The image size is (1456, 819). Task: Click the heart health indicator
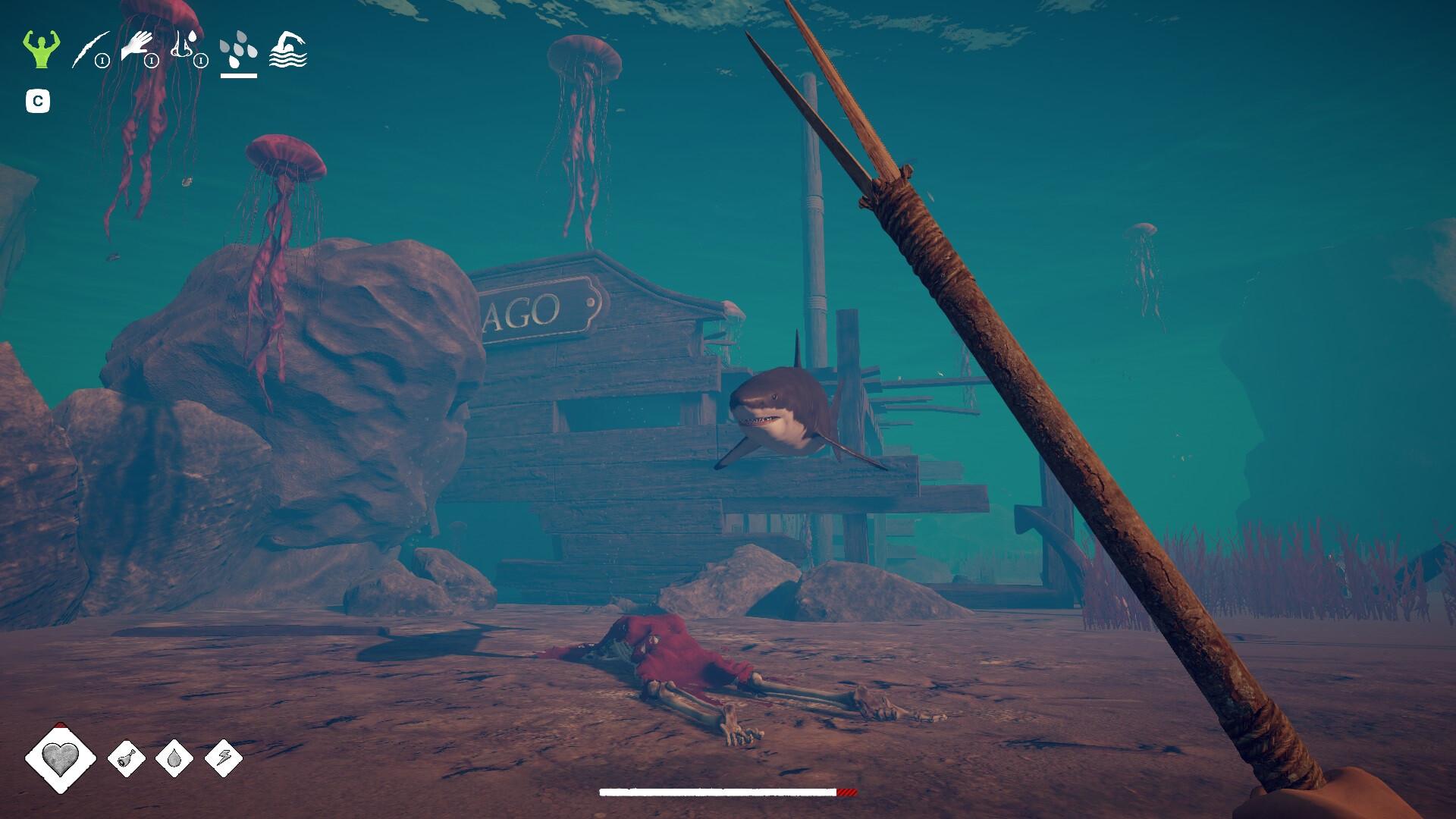coord(61,758)
